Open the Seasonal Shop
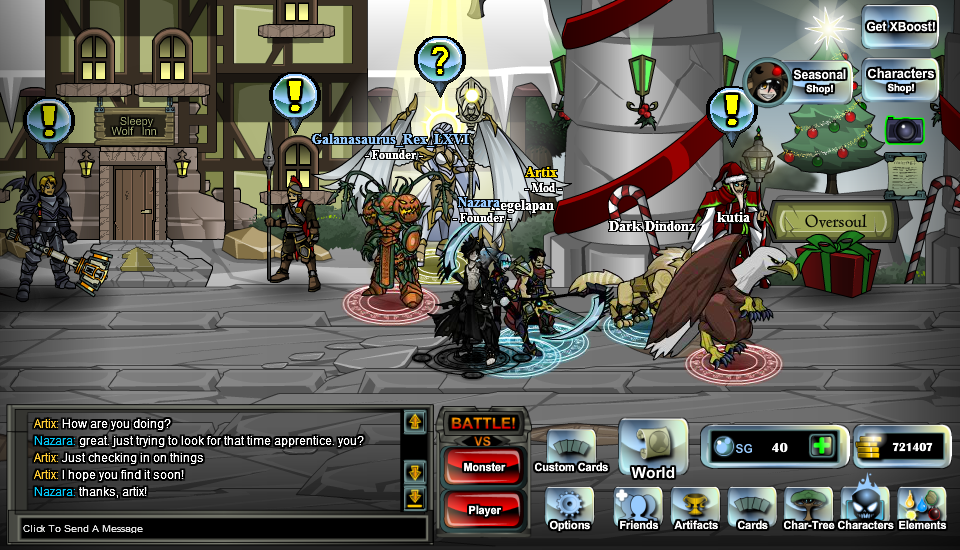 click(x=798, y=81)
